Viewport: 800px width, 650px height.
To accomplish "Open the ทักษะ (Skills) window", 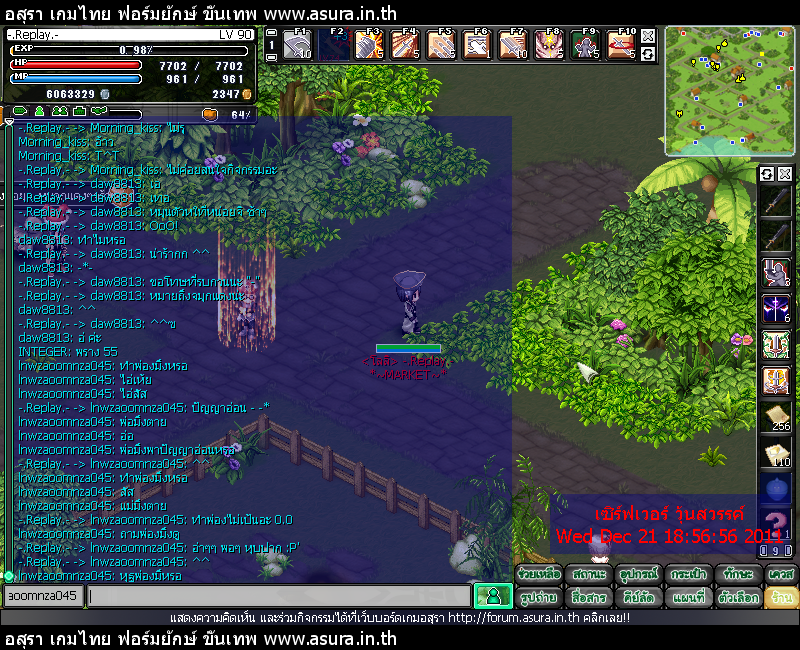I will tap(738, 575).
